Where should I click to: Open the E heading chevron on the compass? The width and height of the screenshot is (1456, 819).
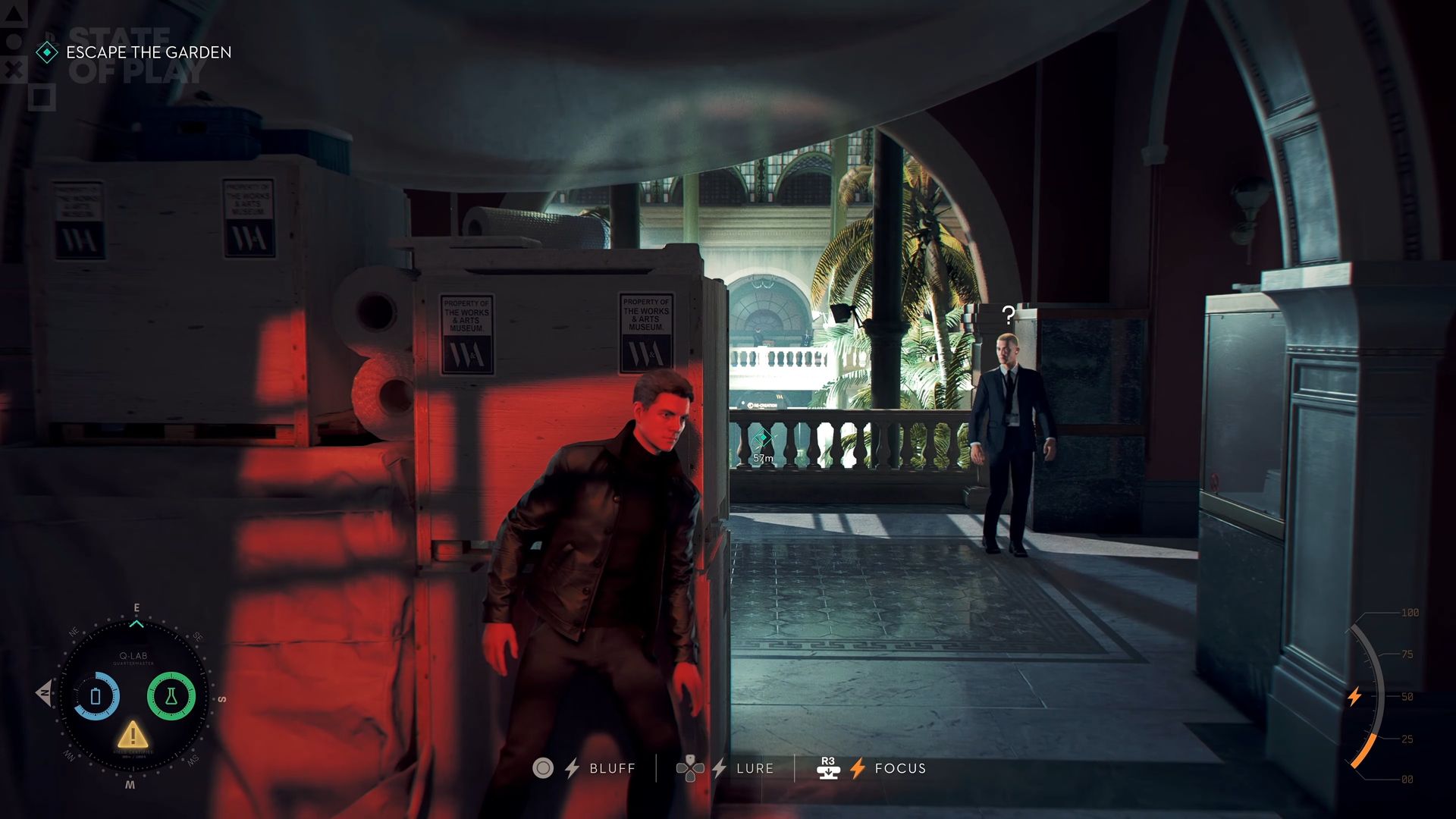(x=136, y=622)
